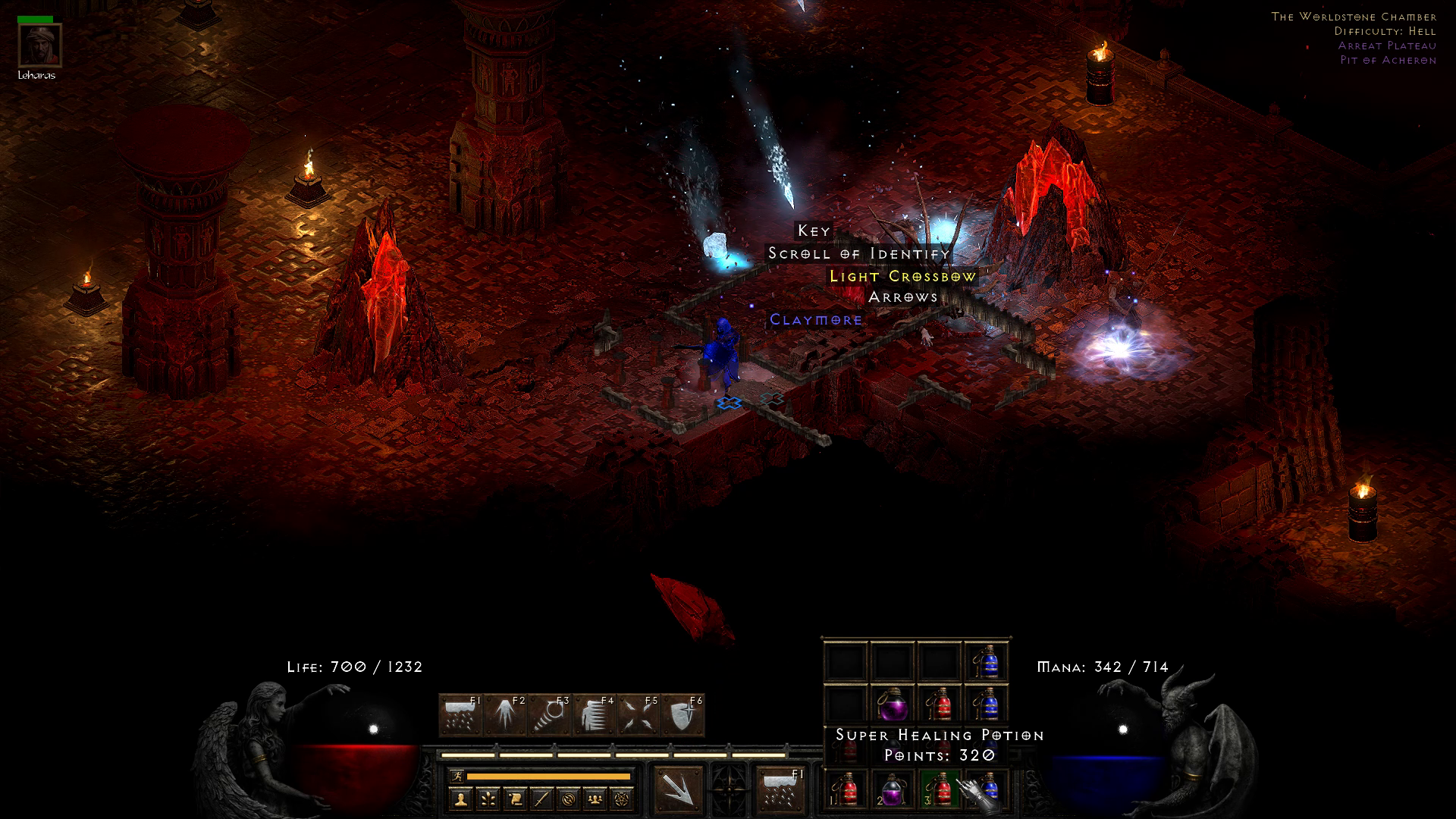Choose the F5 crossed shards skill
Screen dimensions: 1456x819
point(637,715)
